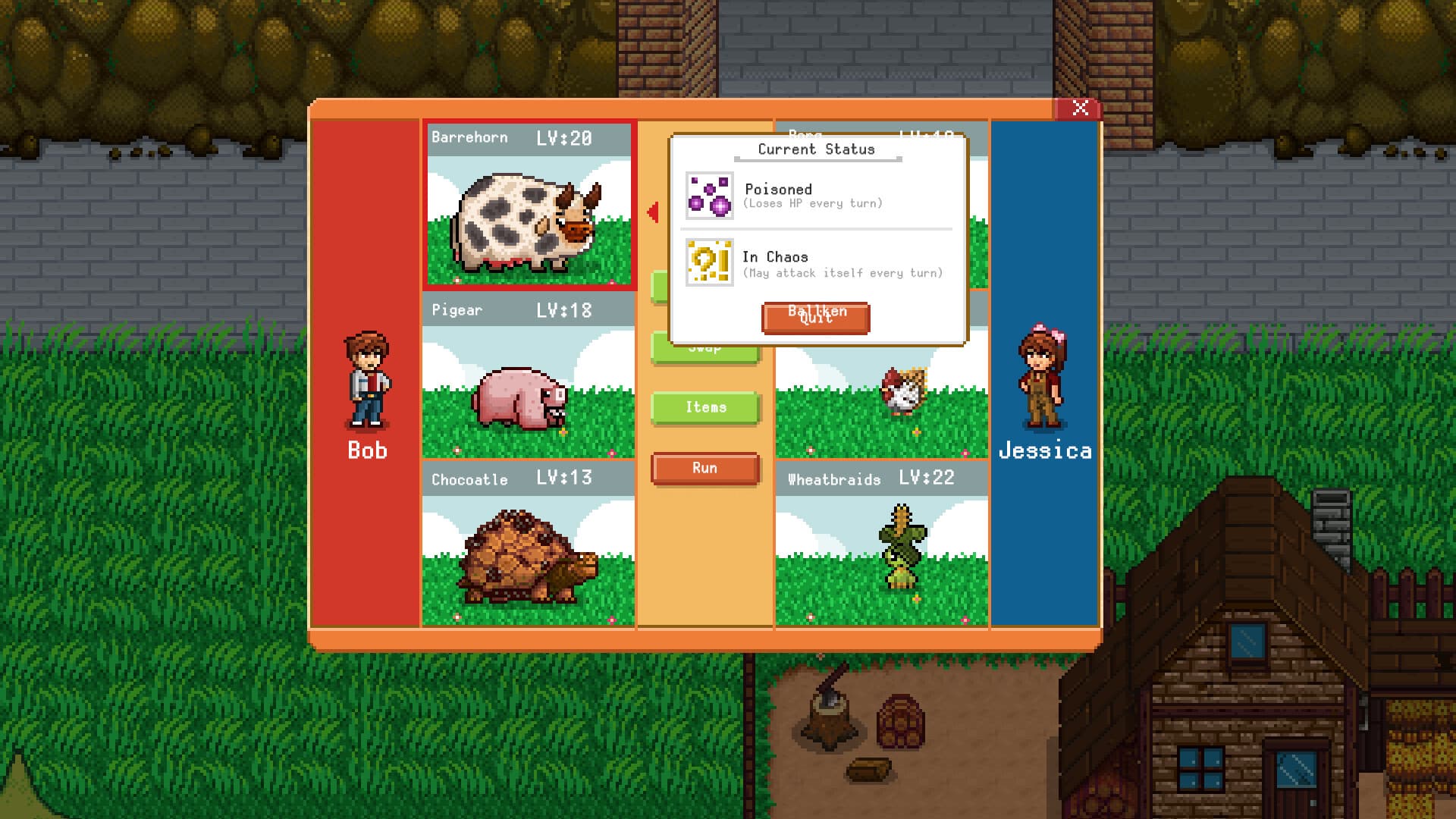Click the Current Status popup title

point(814,149)
